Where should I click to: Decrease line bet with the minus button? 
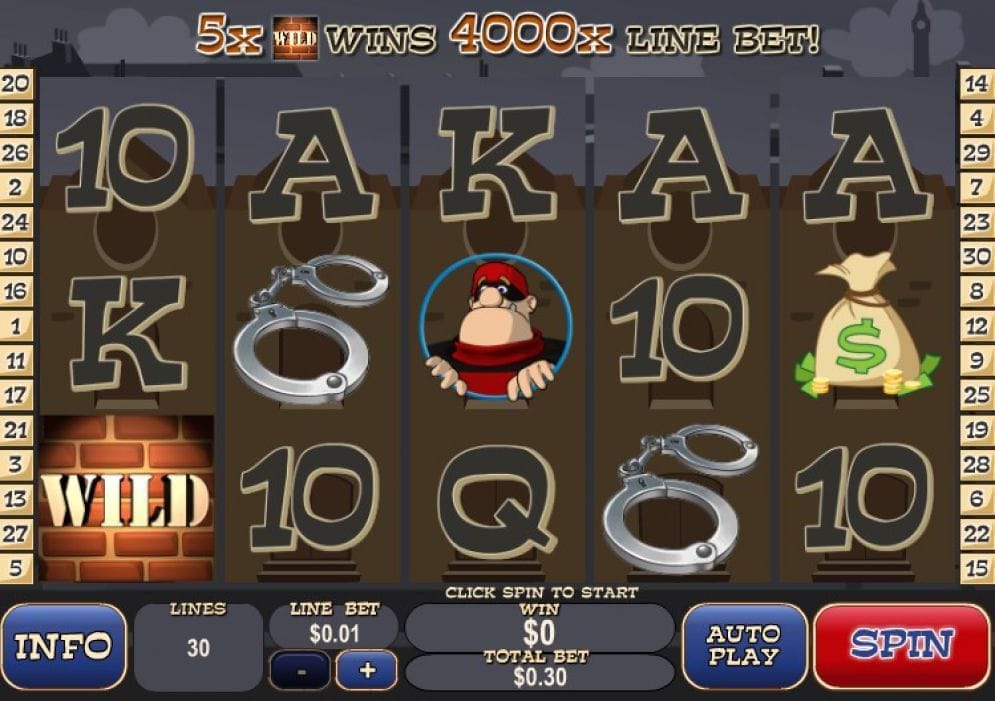(299, 670)
